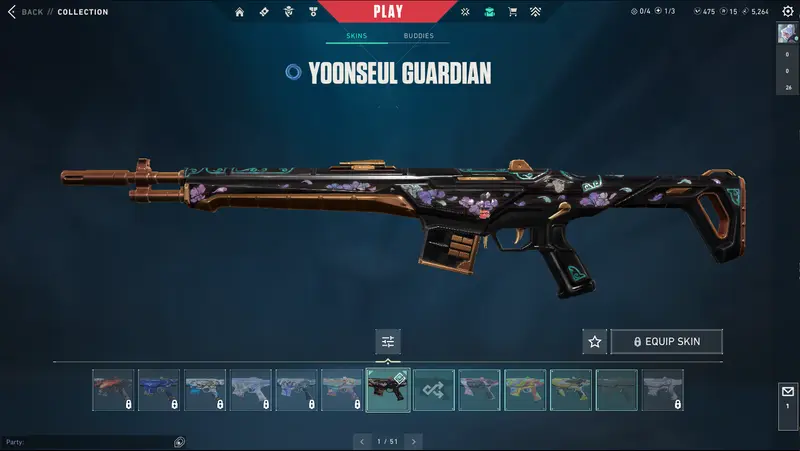Equip the Yoonseul Guardian skin
The height and width of the screenshot is (451, 800).
tap(666, 342)
